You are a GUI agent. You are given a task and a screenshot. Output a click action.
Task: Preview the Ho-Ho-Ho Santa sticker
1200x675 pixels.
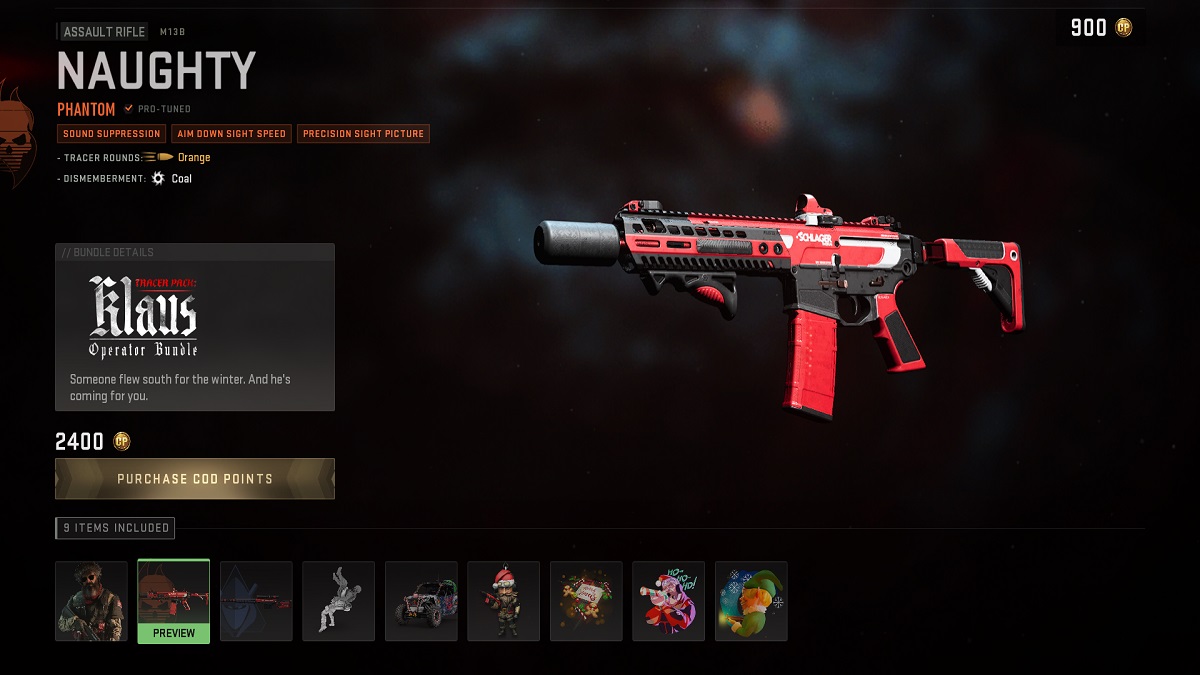[668, 600]
